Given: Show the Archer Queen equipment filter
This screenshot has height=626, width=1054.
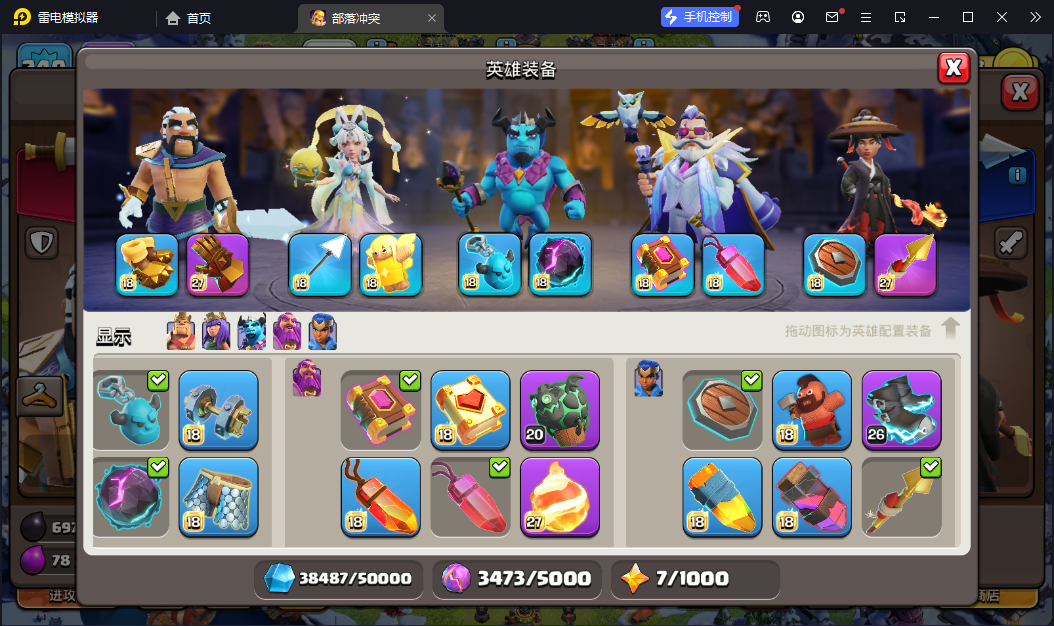Looking at the screenshot, I should pyautogui.click(x=216, y=332).
